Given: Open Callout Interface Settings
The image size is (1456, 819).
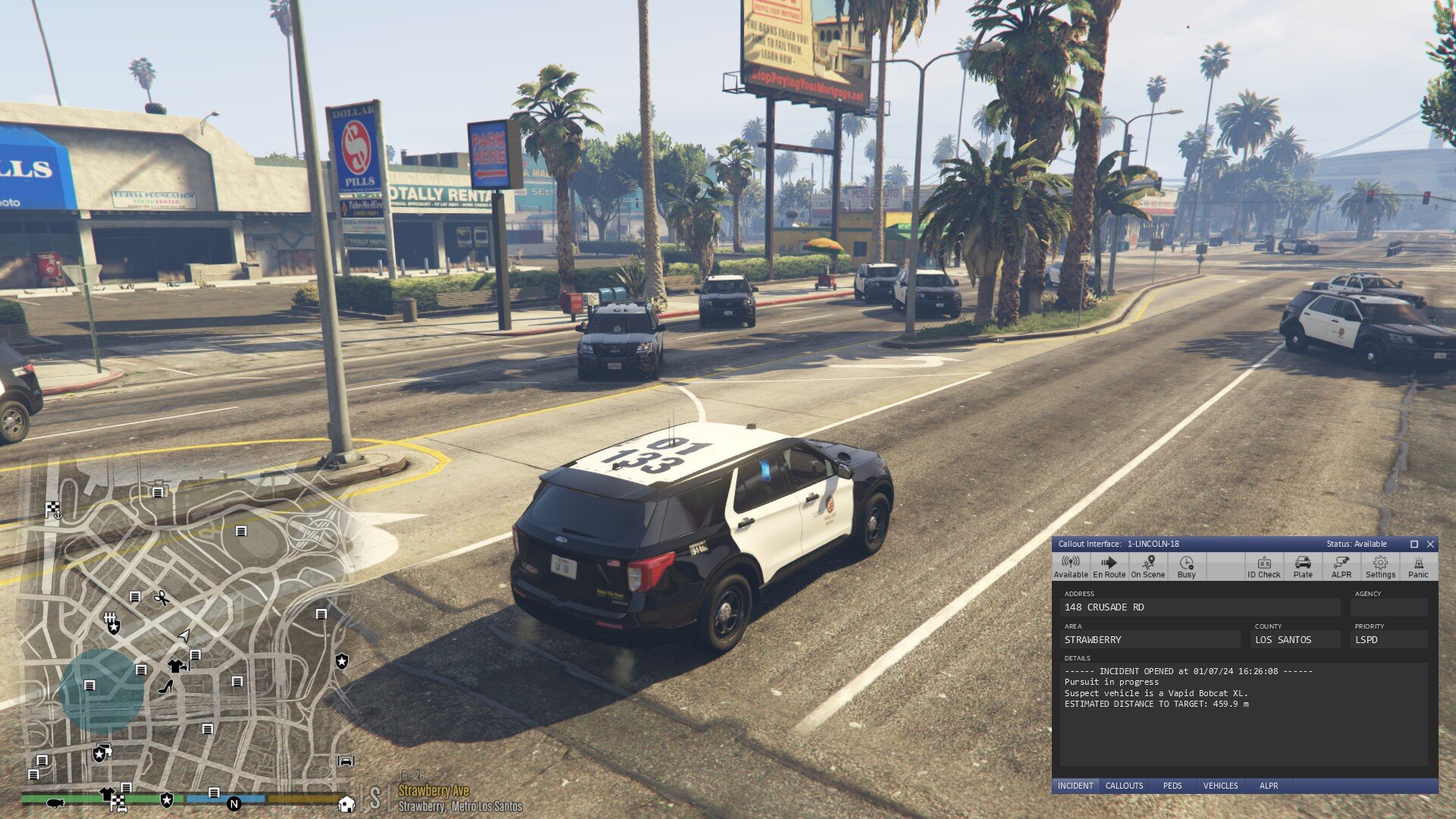Looking at the screenshot, I should tap(1380, 566).
